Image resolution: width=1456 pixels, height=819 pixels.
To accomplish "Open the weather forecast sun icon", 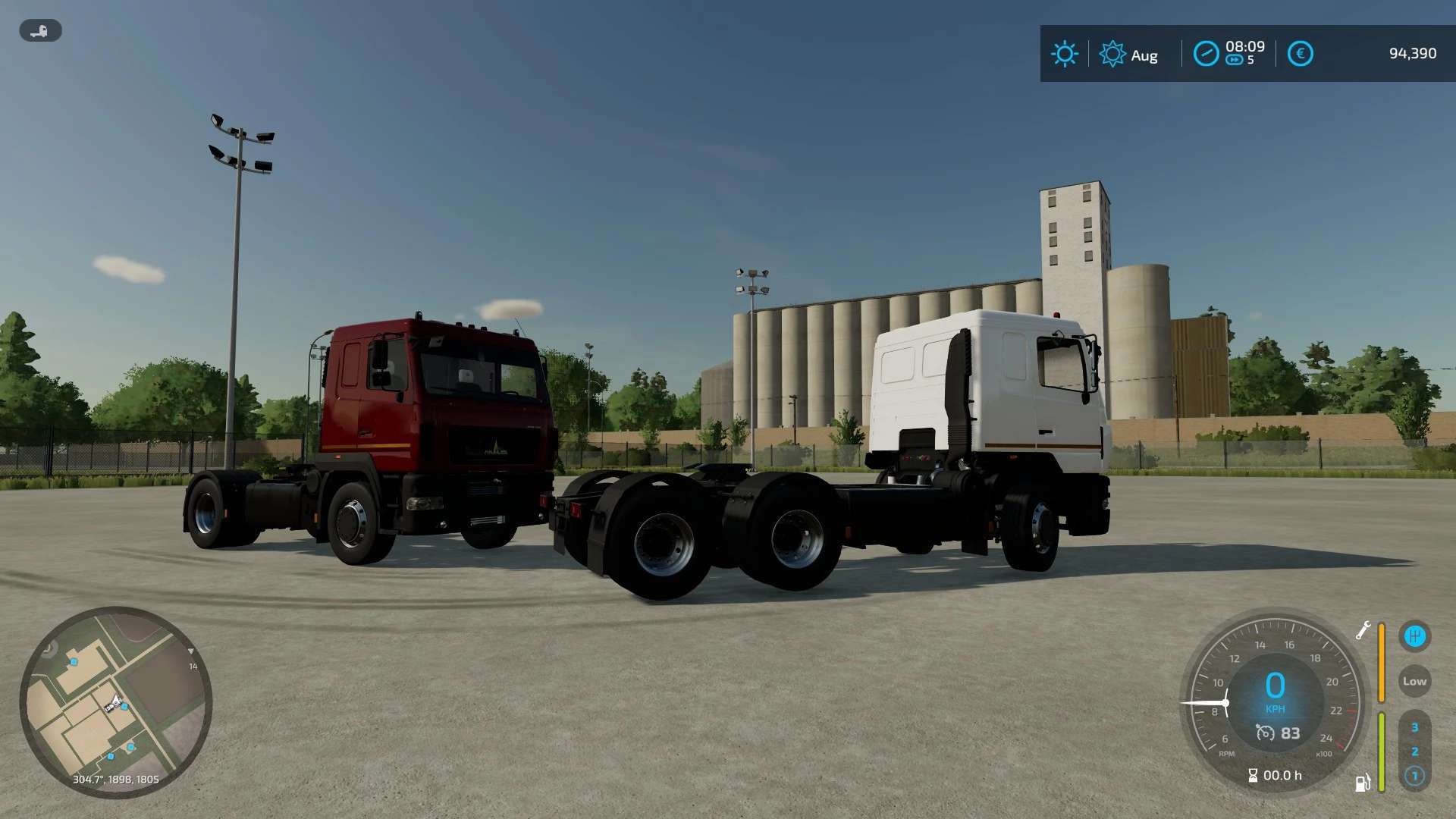I will [1112, 54].
